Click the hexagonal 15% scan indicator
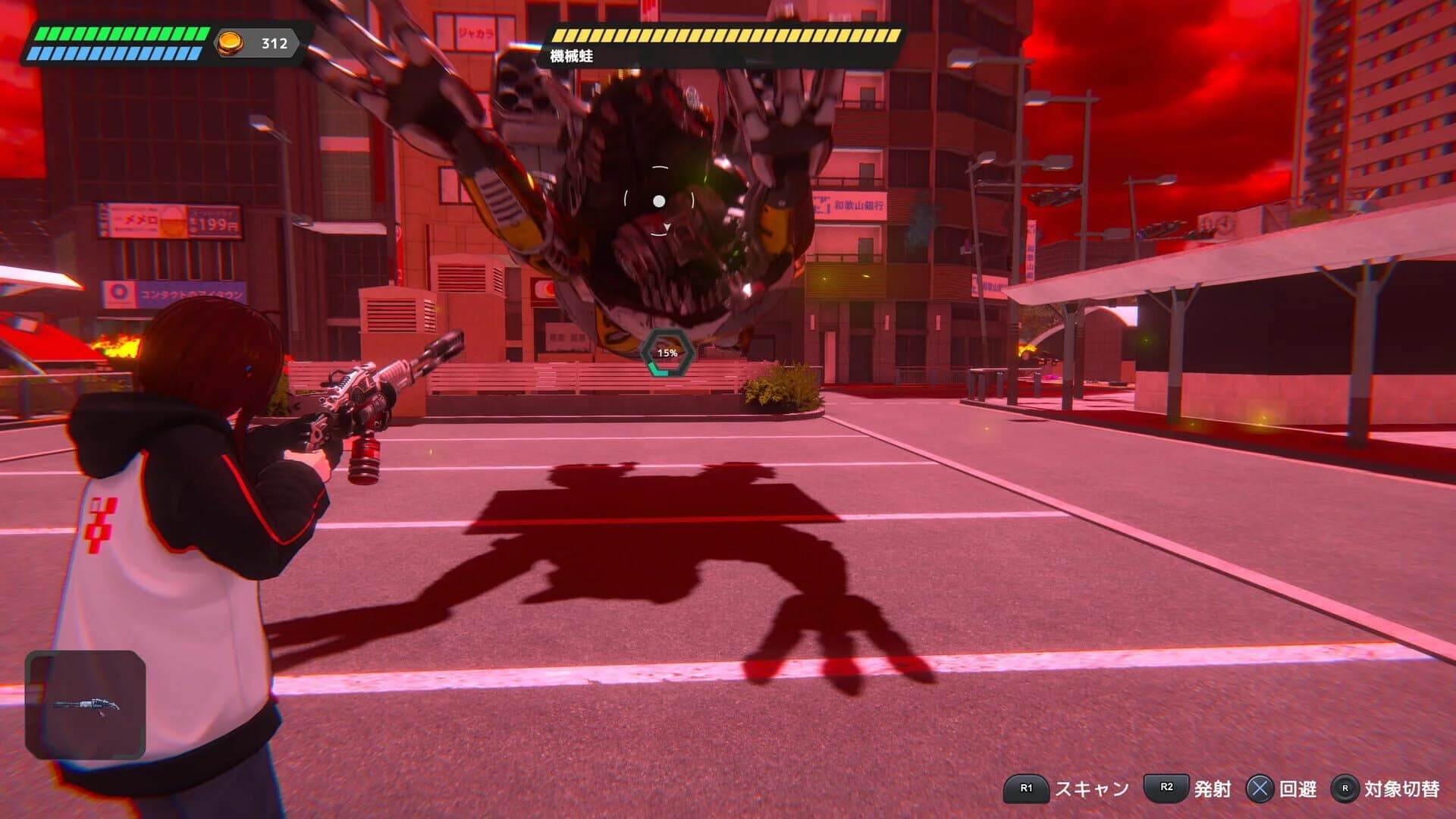Screen dimensions: 1456x819 click(666, 353)
